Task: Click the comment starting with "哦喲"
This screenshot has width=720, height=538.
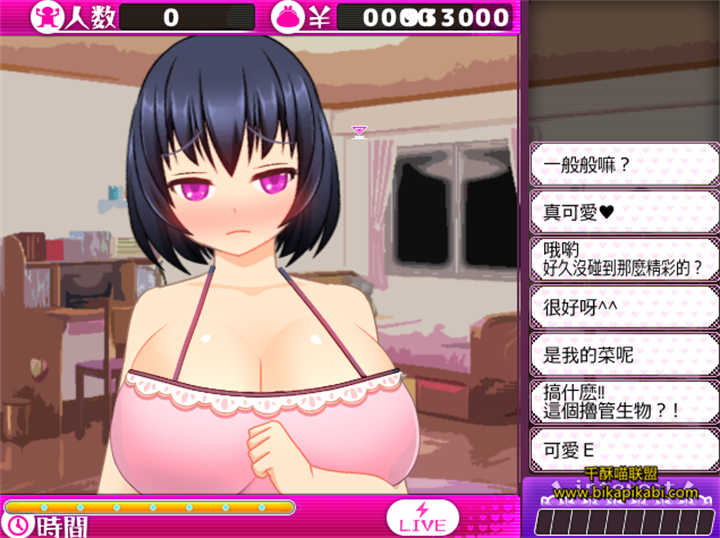Action: pyautogui.click(x=624, y=258)
